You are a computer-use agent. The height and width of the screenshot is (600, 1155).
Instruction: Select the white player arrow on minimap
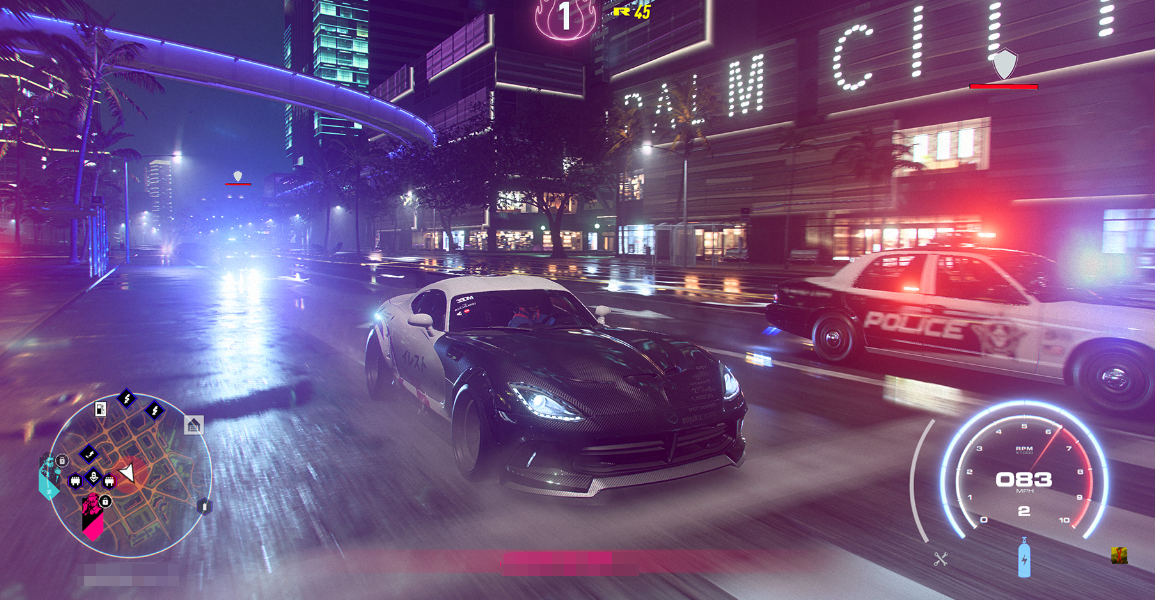[127, 472]
